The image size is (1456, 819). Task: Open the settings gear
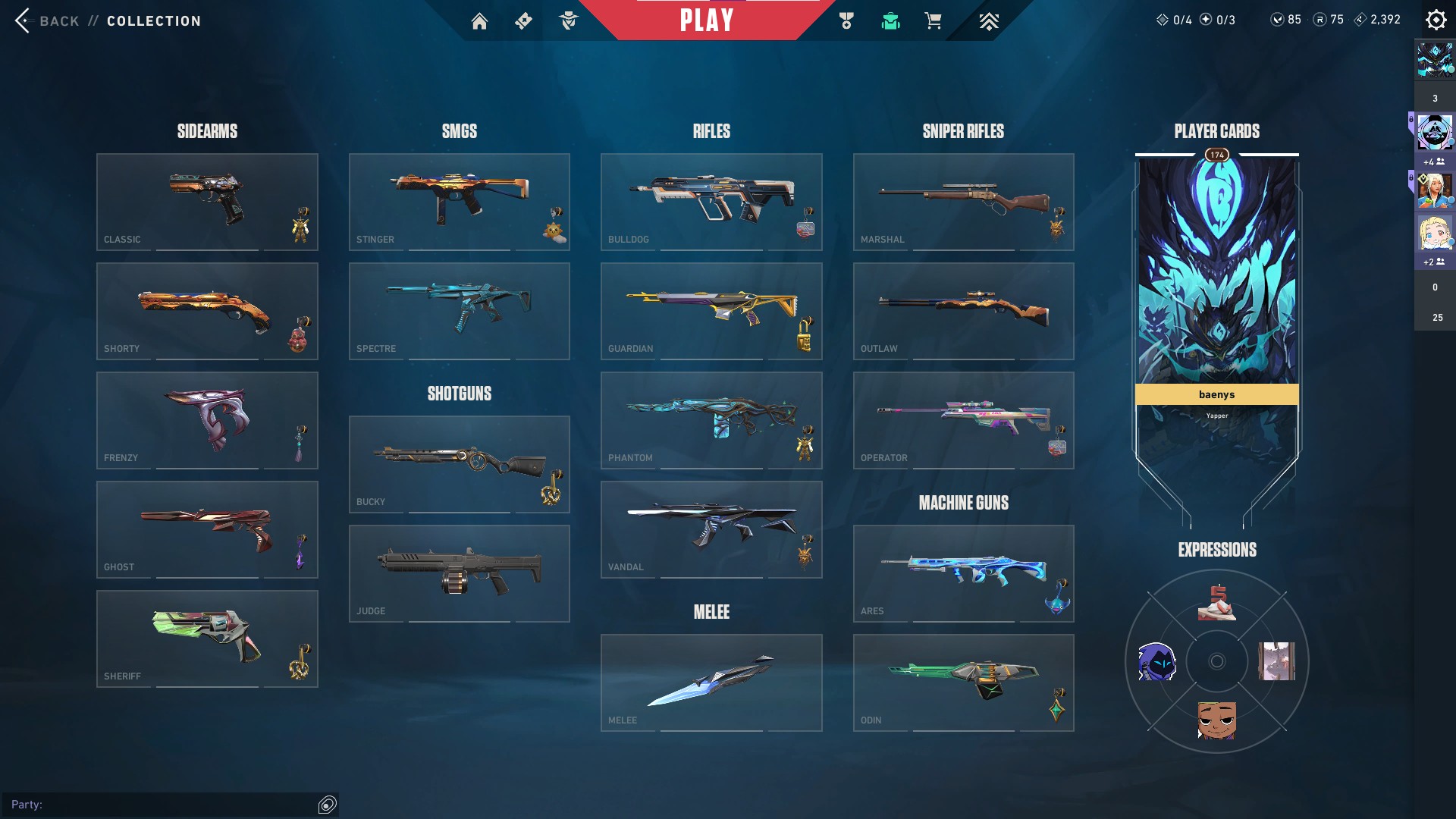click(x=1436, y=20)
